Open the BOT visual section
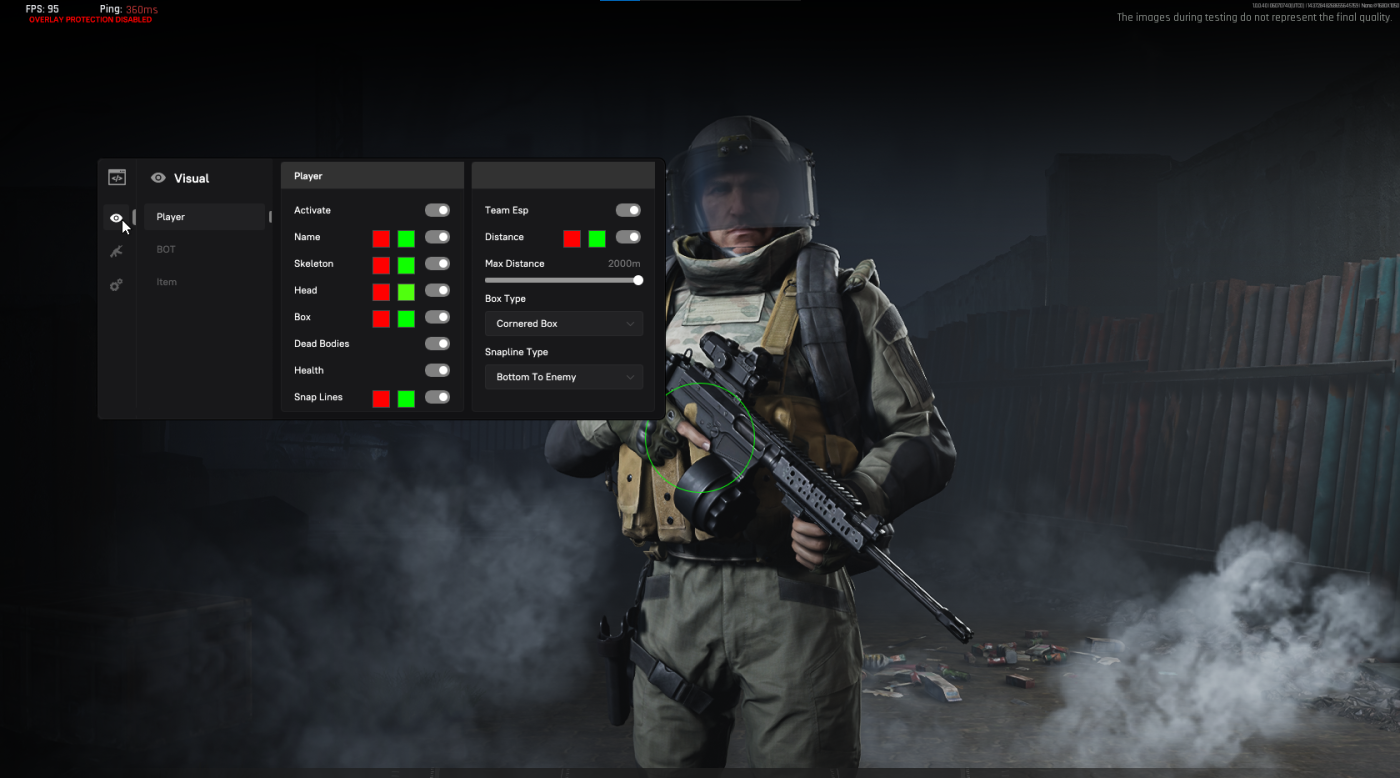Screen dimensions: 1400x778 [x=166, y=249]
